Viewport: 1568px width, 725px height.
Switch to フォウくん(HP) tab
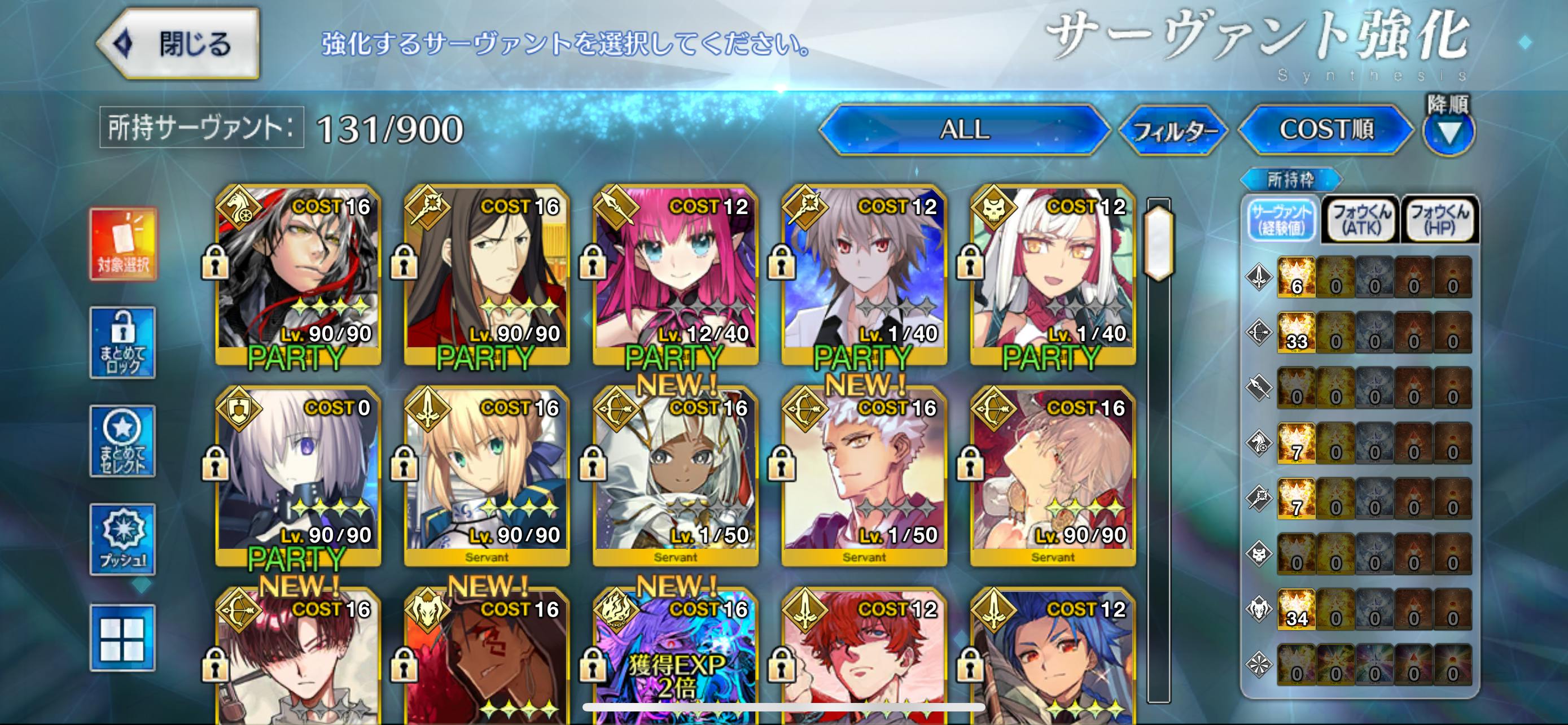pos(1439,220)
